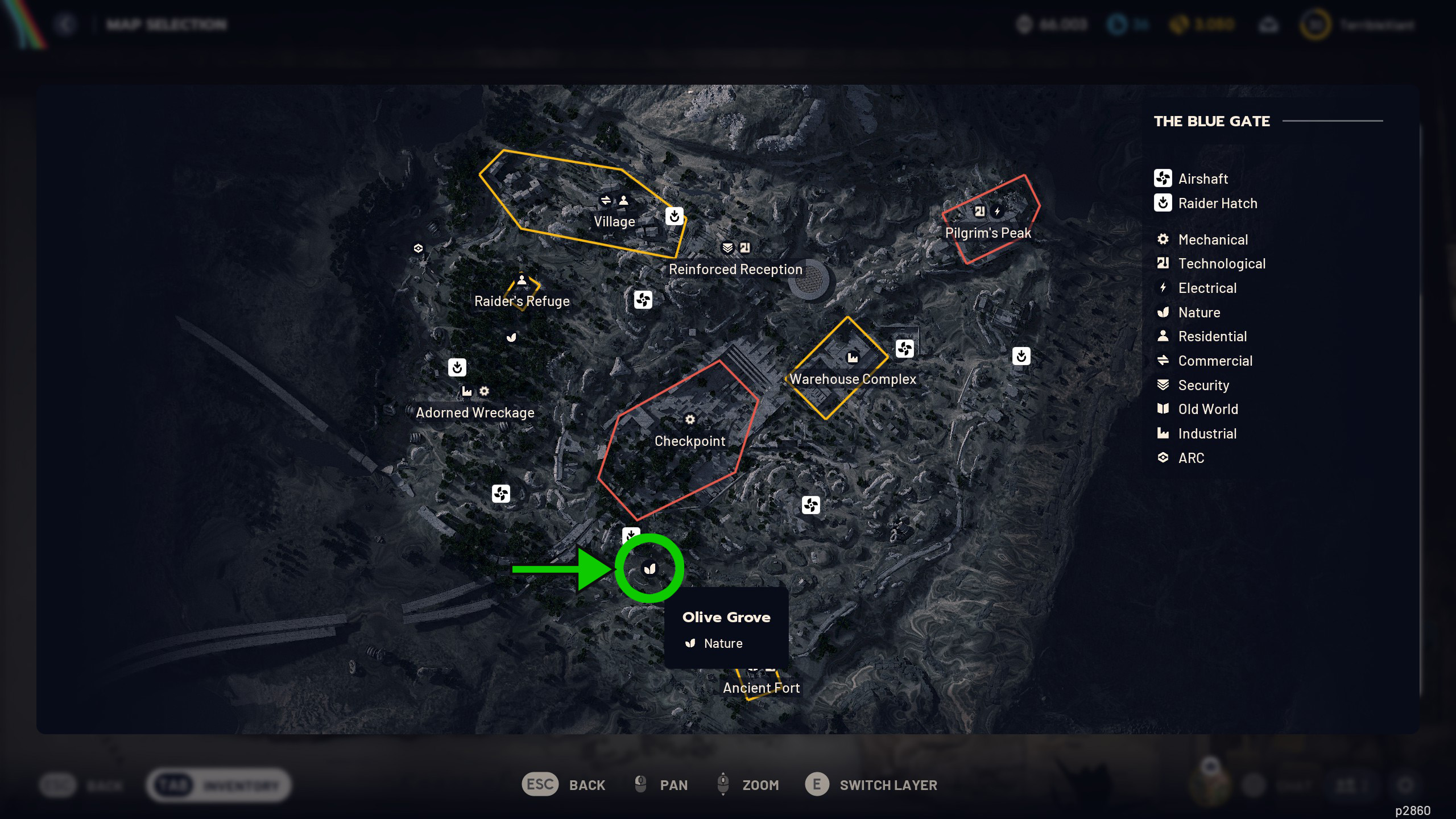Click the Raider Hatch marker beside Village
The width and height of the screenshot is (1456, 819).
[675, 216]
